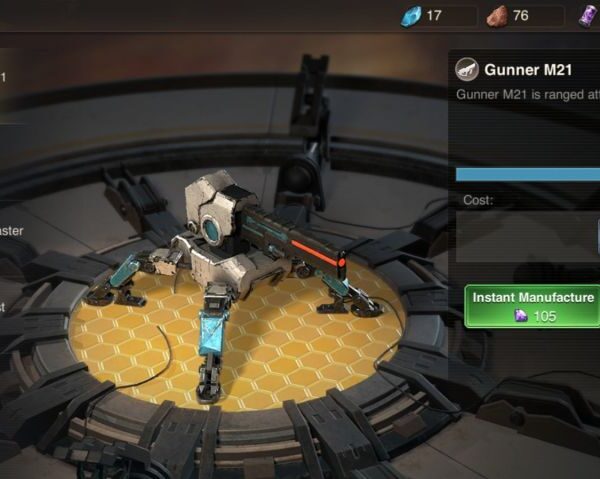Viewport: 600px width, 479px height.
Task: Click the green Instant Manufacture button
Action: (533, 306)
